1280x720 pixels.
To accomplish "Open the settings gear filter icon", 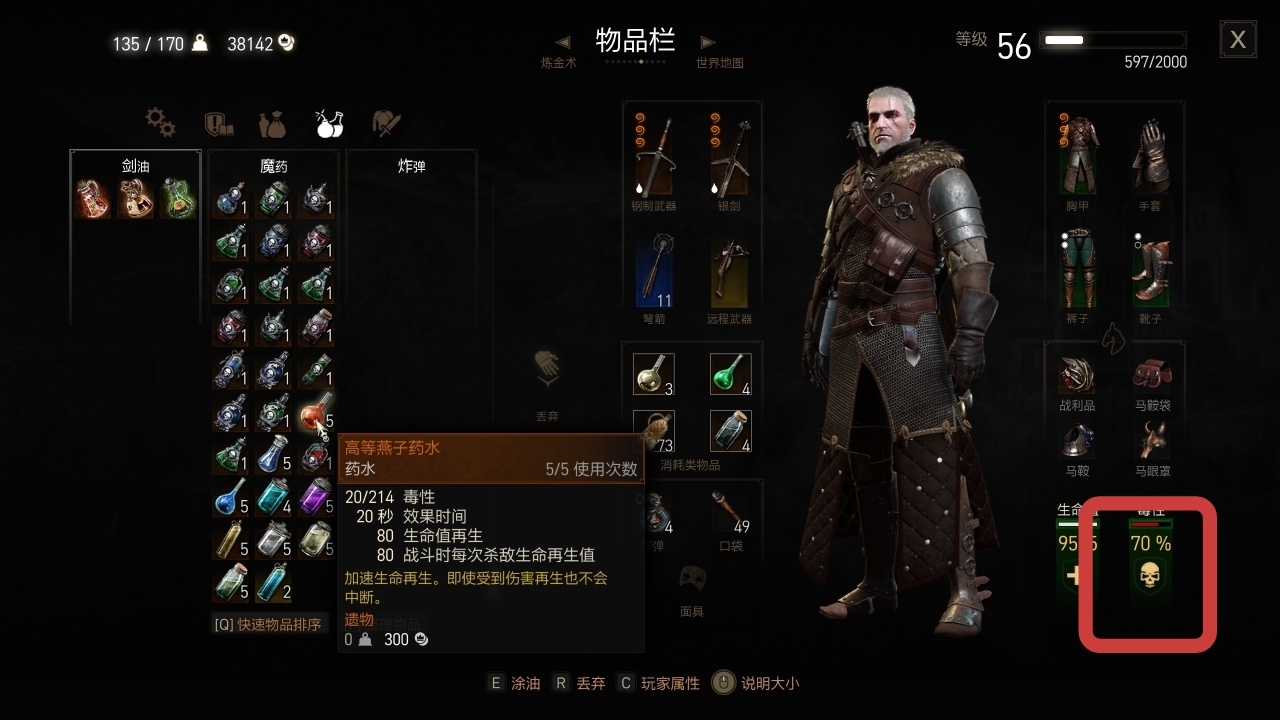I will tap(159, 123).
